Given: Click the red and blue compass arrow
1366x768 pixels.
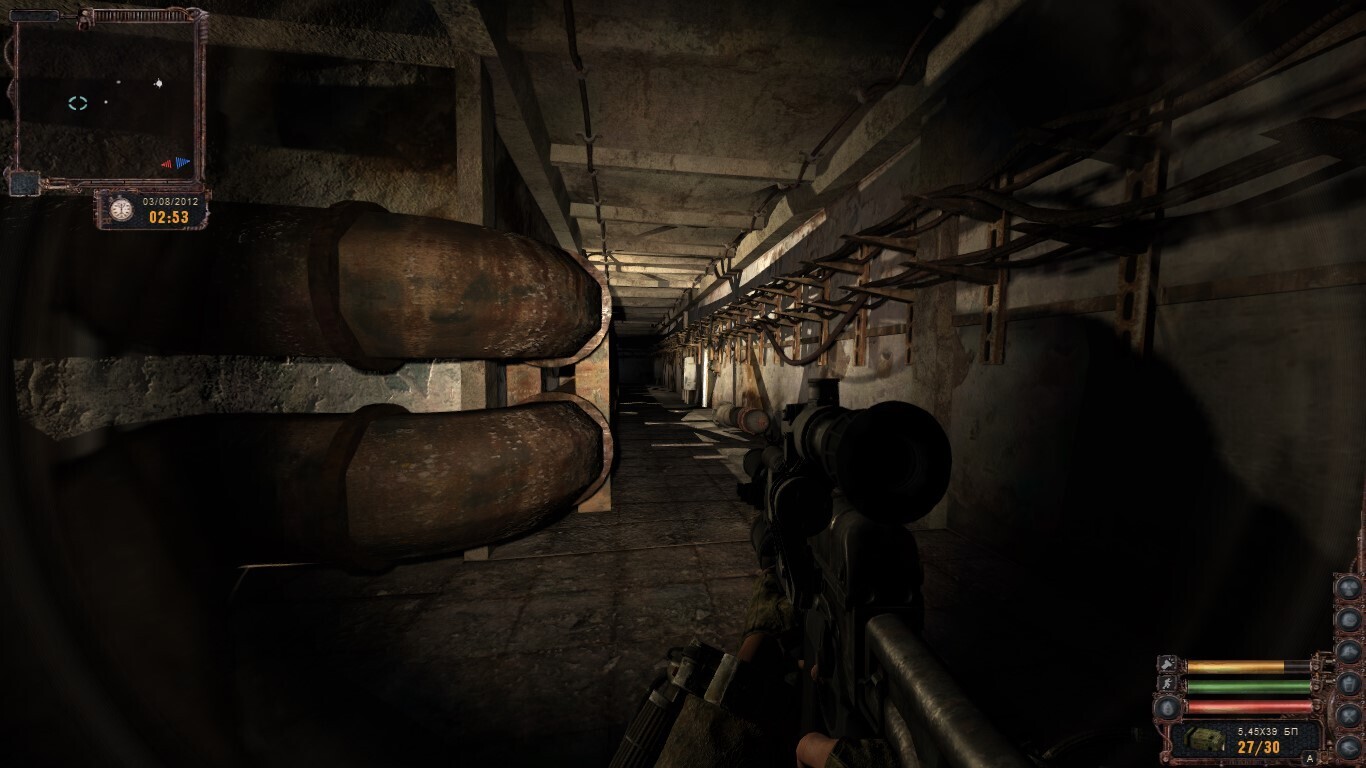Looking at the screenshot, I should point(176,163).
